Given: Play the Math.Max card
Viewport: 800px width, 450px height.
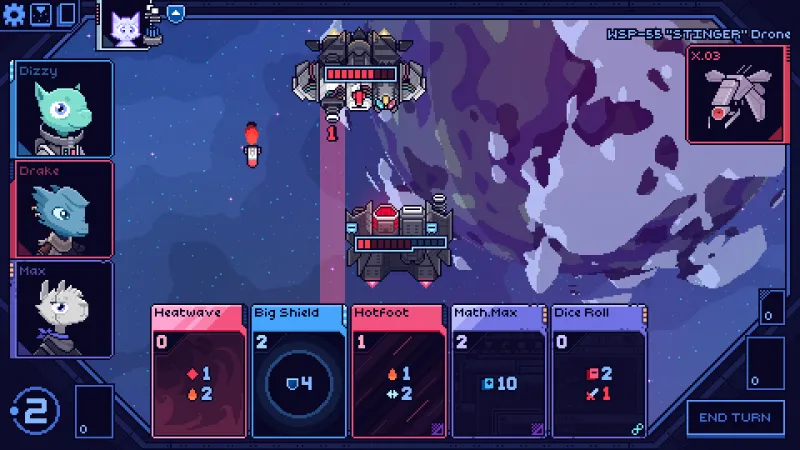Looking at the screenshot, I should pyautogui.click(x=498, y=371).
